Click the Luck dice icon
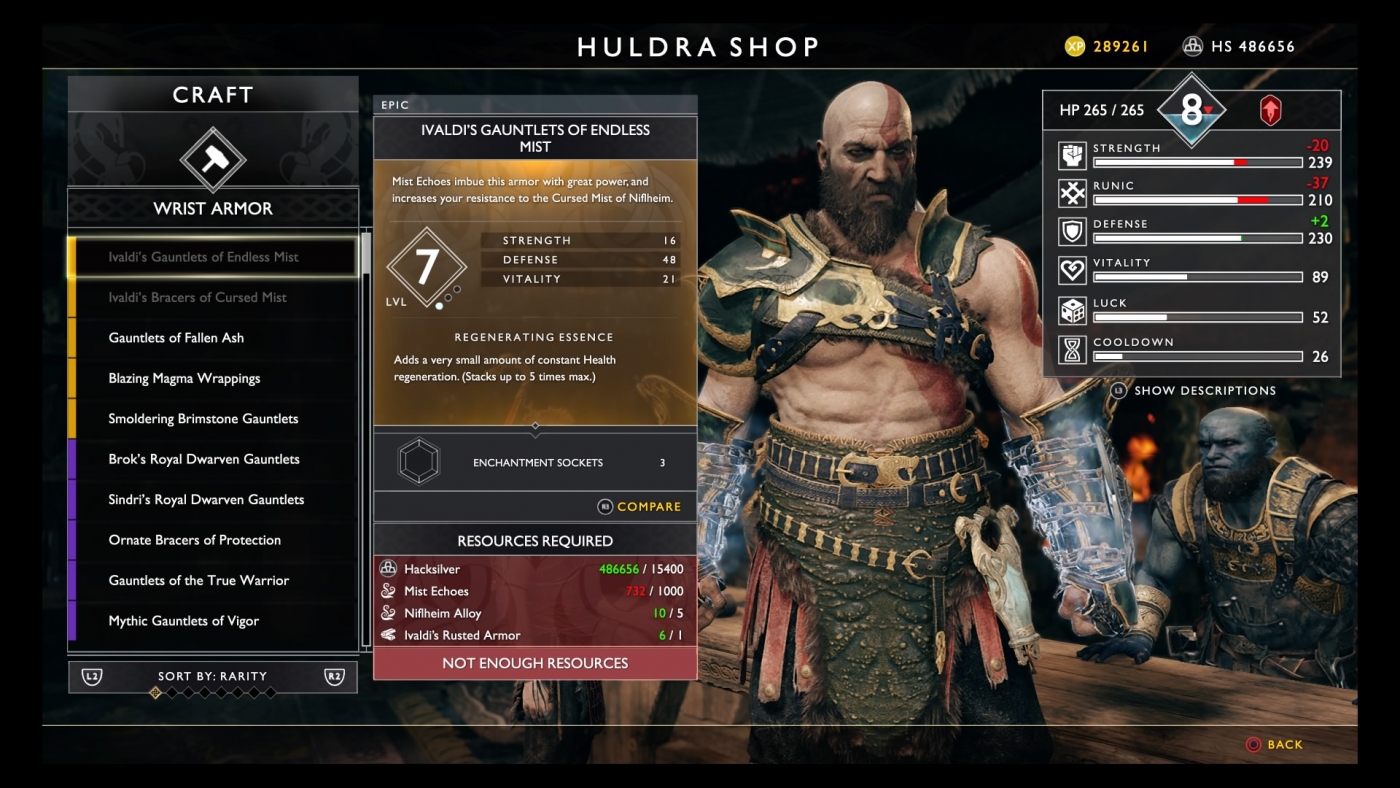The width and height of the screenshot is (1400, 788). 1070,307
